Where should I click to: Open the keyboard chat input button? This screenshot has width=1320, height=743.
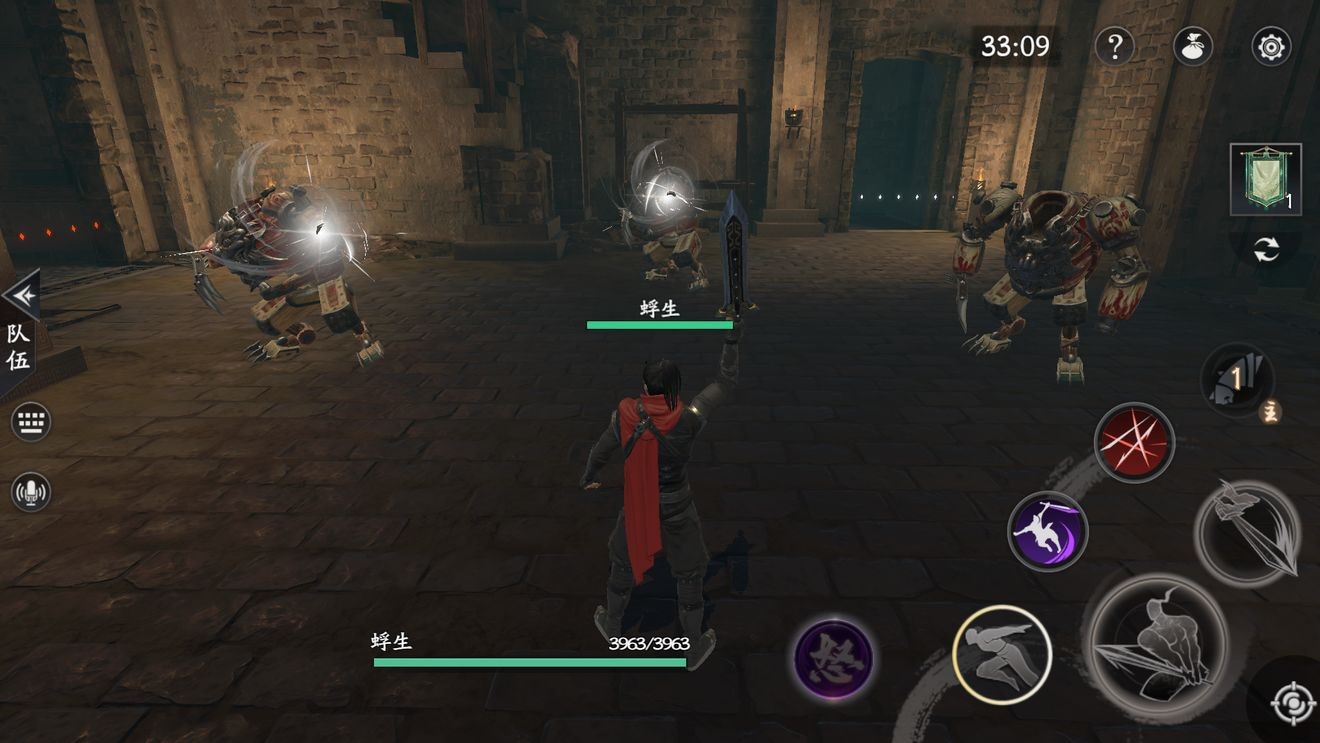click(30, 422)
